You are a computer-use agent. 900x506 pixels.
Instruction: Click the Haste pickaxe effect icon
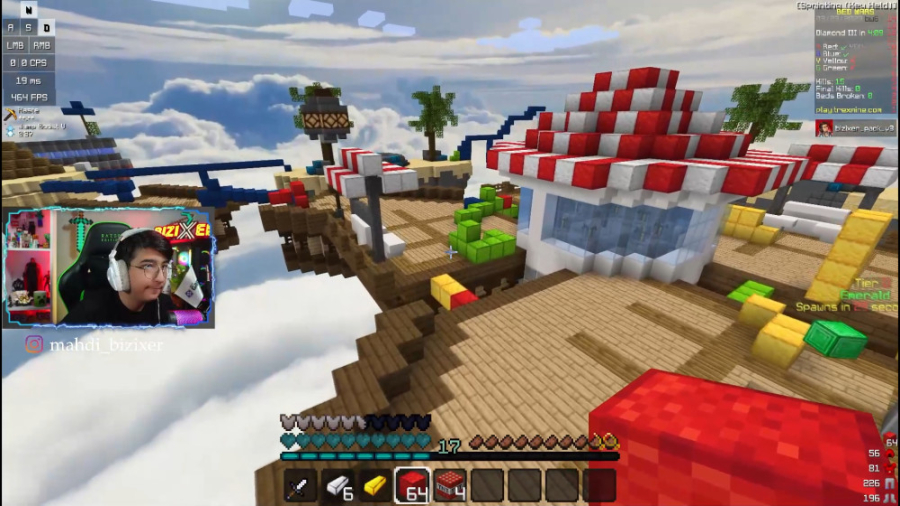10,113
